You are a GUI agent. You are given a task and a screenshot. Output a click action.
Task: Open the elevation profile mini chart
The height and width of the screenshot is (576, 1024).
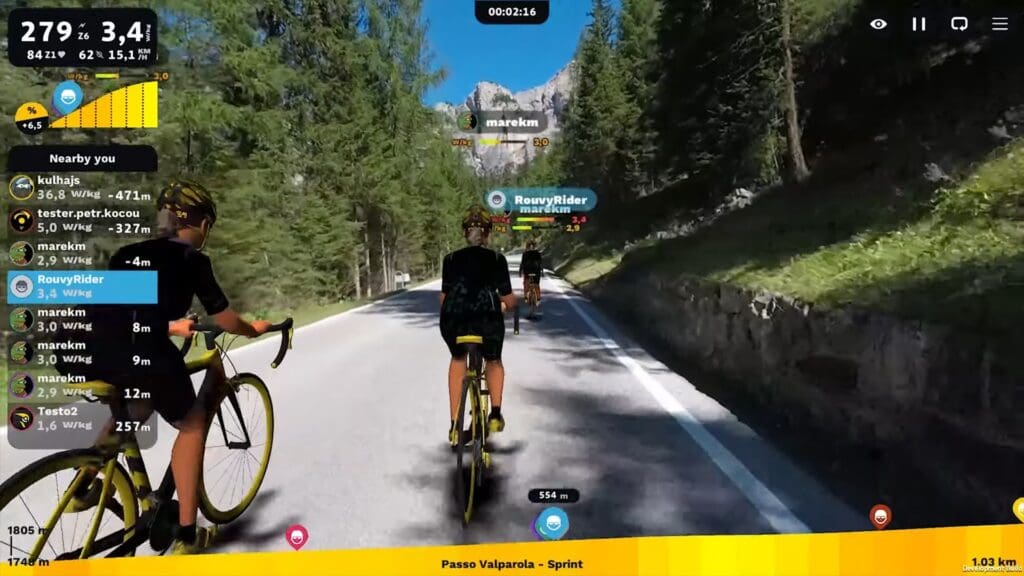point(104,106)
